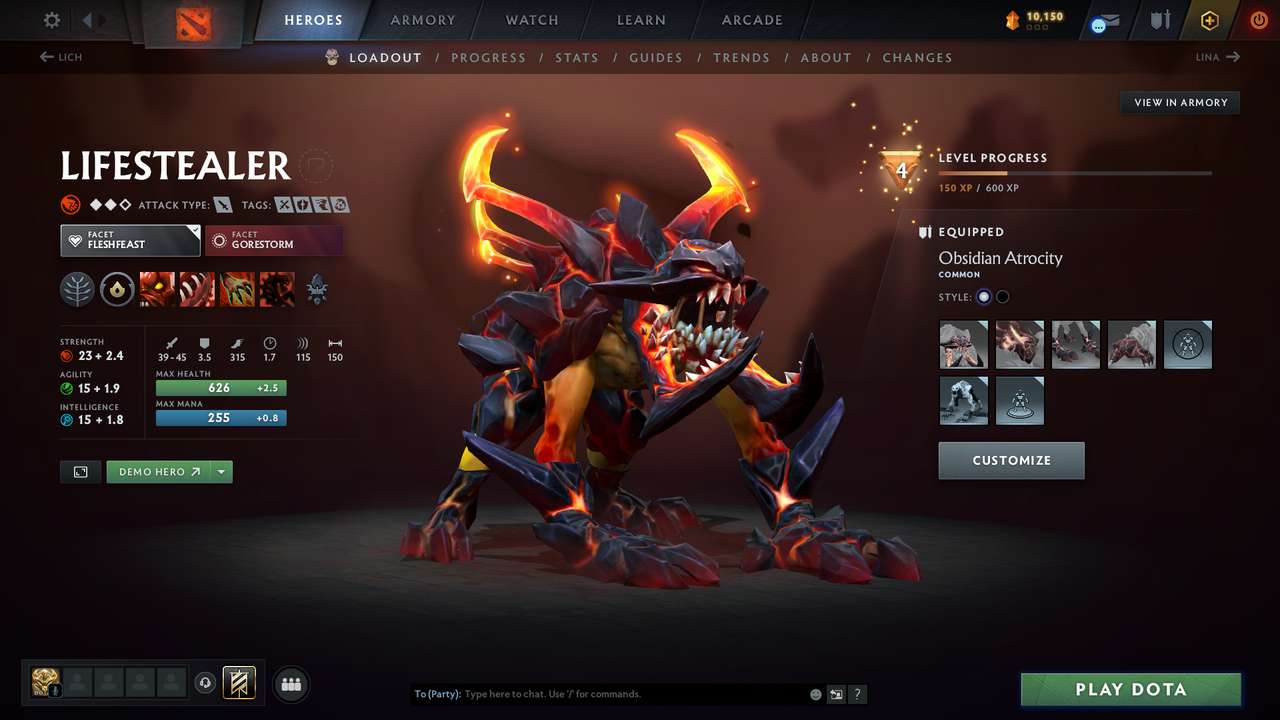The image size is (1280, 720).
Task: Click the innate ability droplet icon
Action: 116,290
